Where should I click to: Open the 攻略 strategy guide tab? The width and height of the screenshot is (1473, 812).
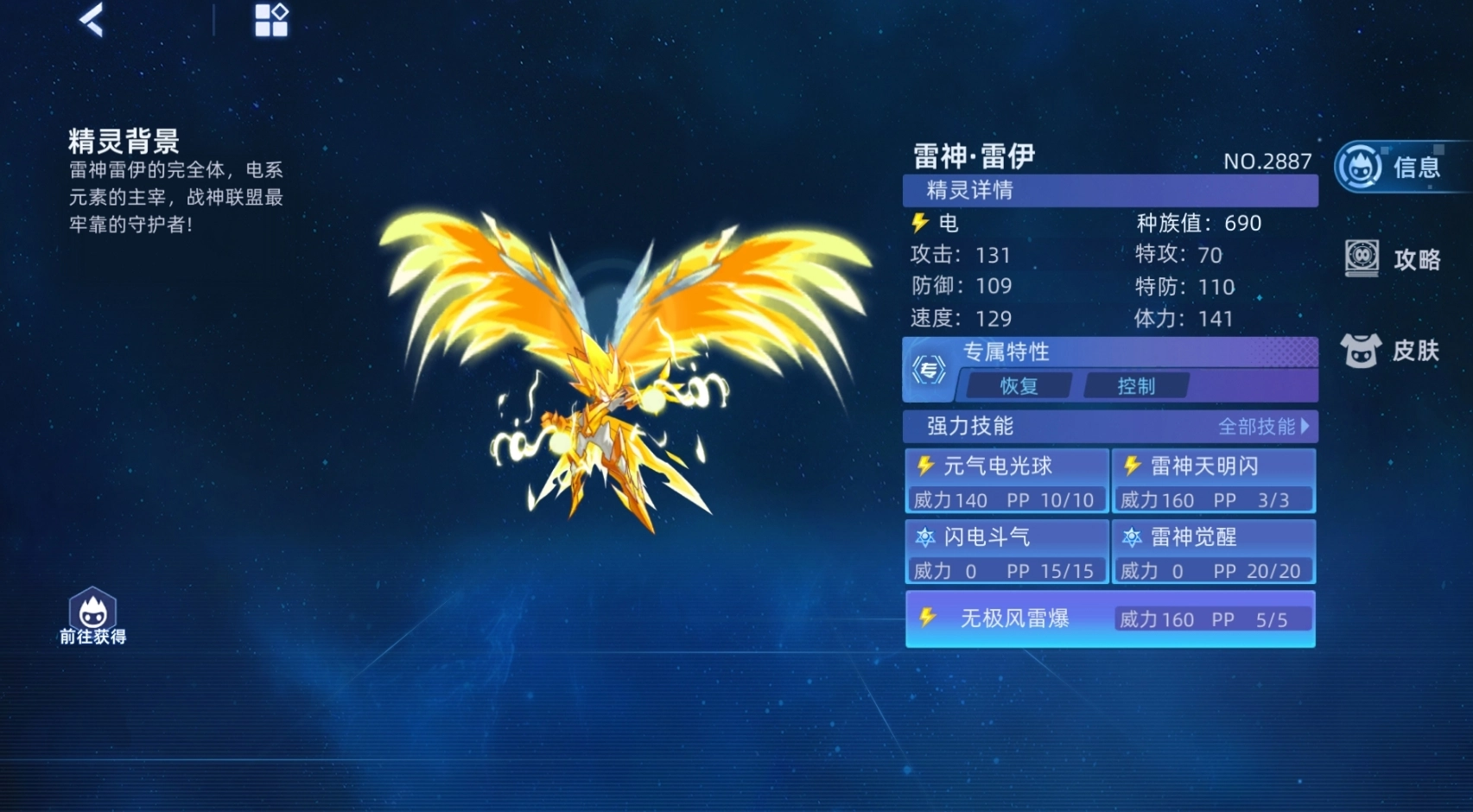(x=1393, y=258)
